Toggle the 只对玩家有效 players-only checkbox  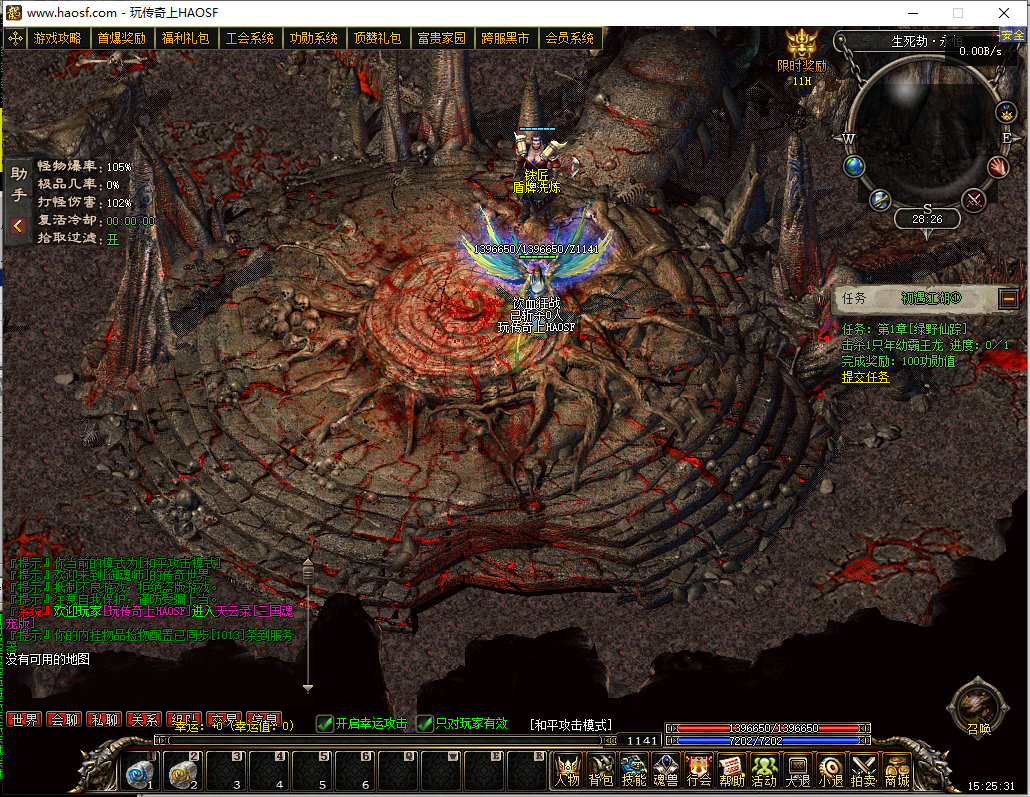point(426,724)
